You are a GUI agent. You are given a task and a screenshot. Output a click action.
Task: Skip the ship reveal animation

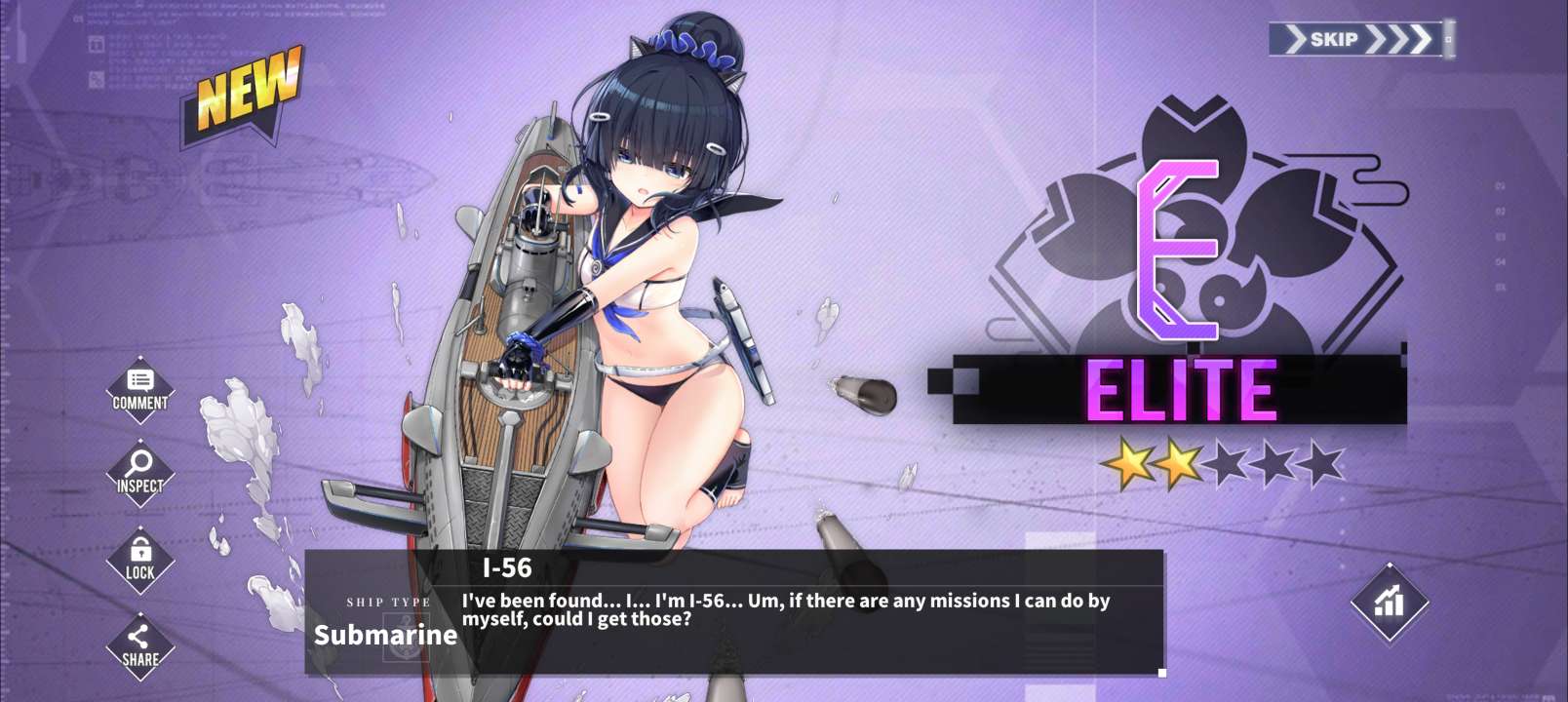click(x=1357, y=39)
